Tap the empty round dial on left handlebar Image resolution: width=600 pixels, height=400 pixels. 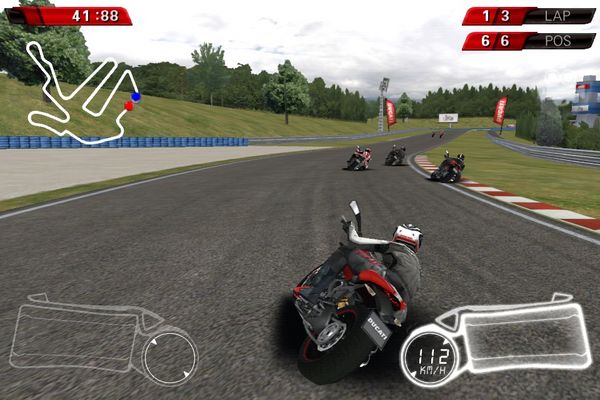pyautogui.click(x=170, y=358)
